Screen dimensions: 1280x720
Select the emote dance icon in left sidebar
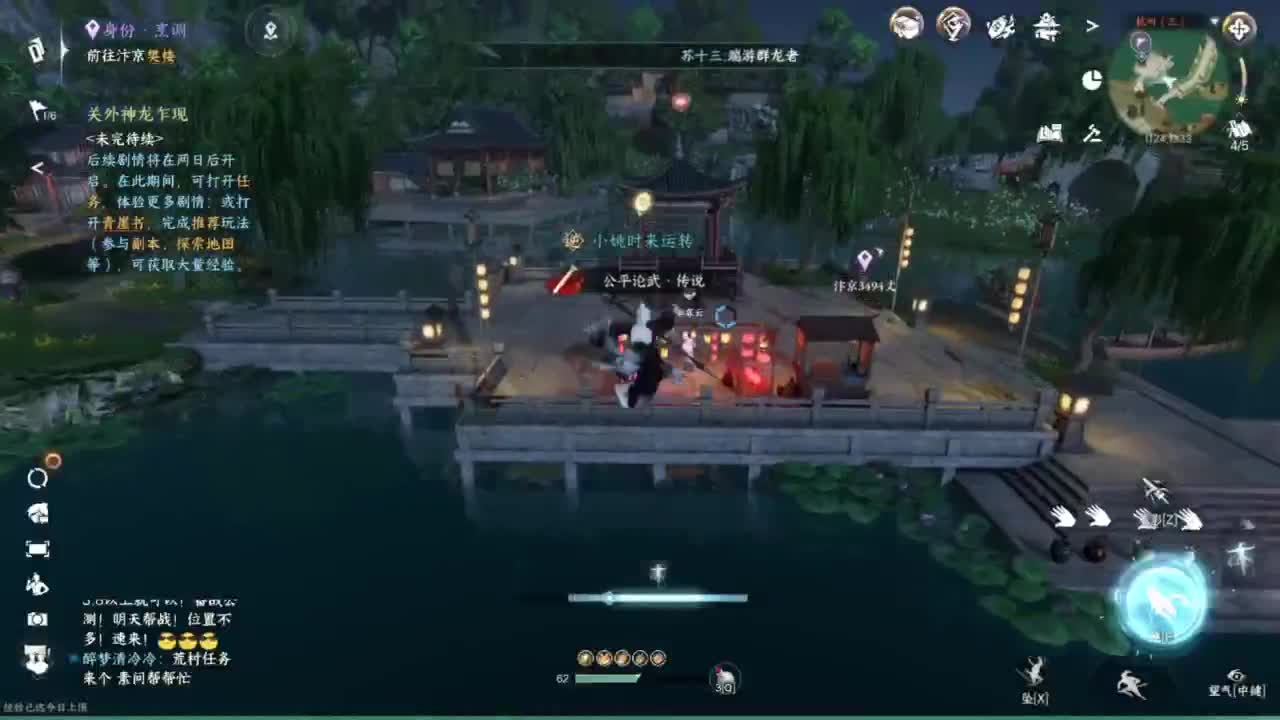(x=39, y=586)
